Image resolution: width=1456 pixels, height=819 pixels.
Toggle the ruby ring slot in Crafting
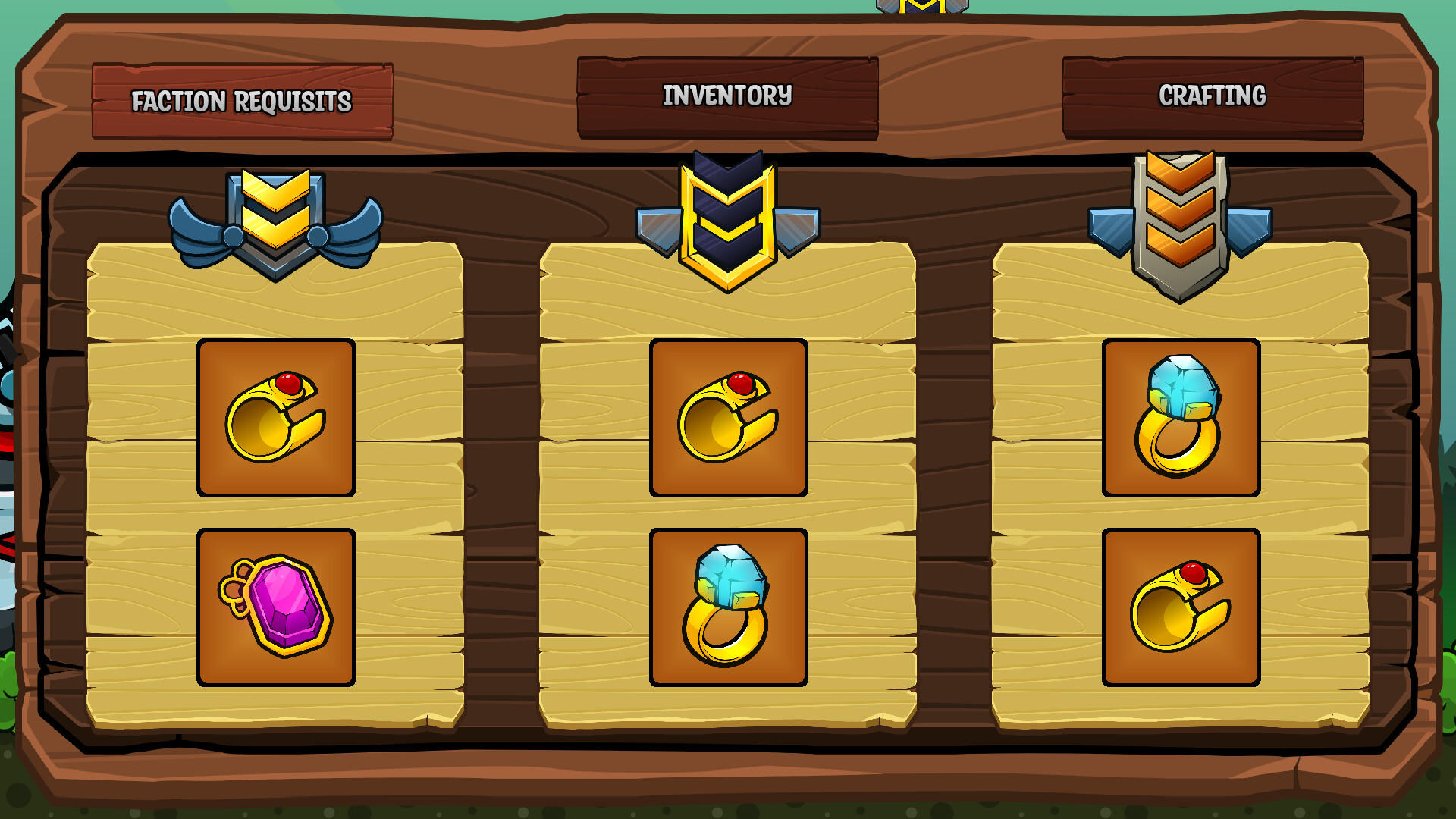pyautogui.click(x=1180, y=607)
